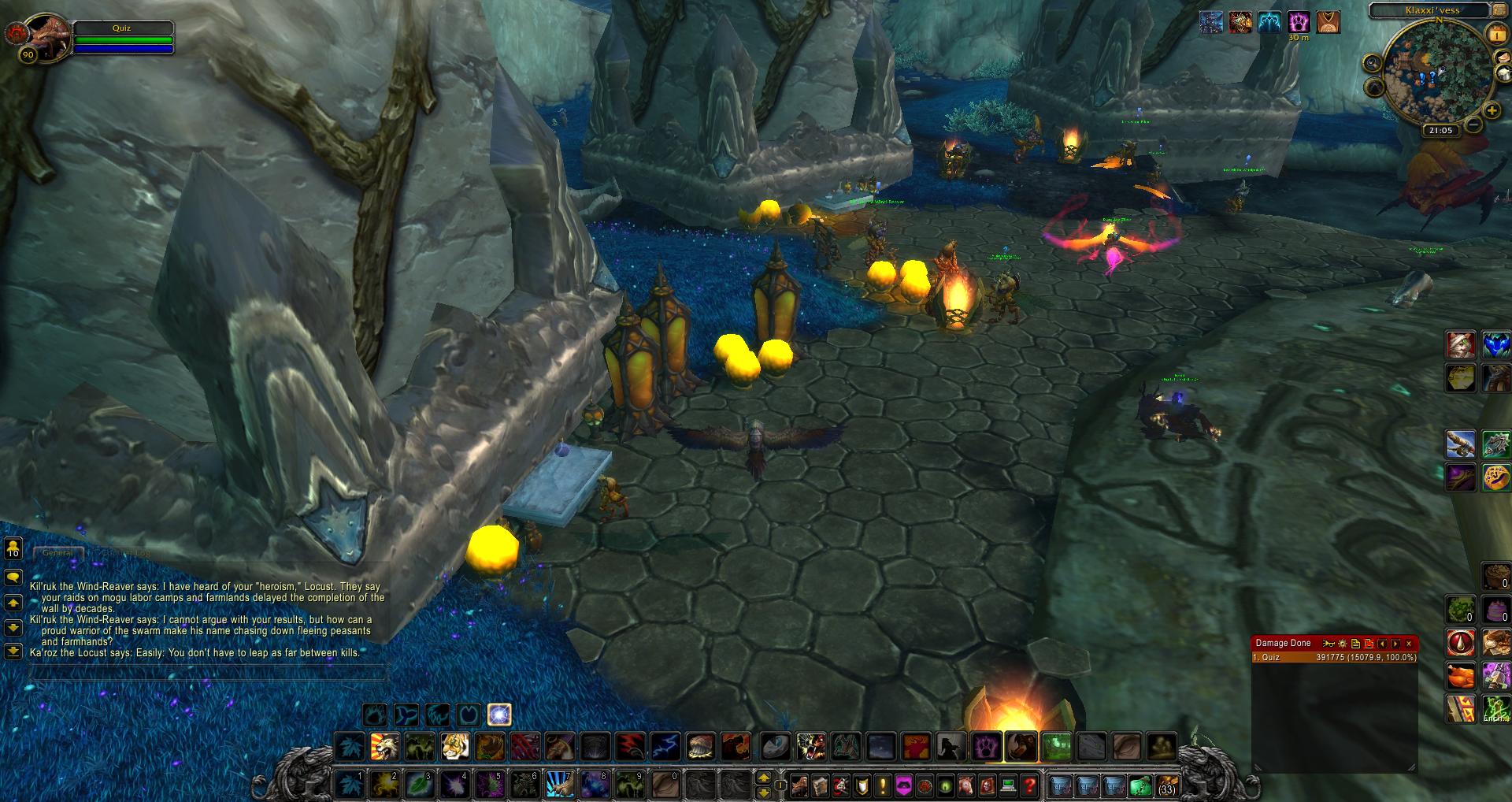The height and width of the screenshot is (802, 1512).
Task: Open the backpack showing 33 free slots
Action: [x=1166, y=785]
